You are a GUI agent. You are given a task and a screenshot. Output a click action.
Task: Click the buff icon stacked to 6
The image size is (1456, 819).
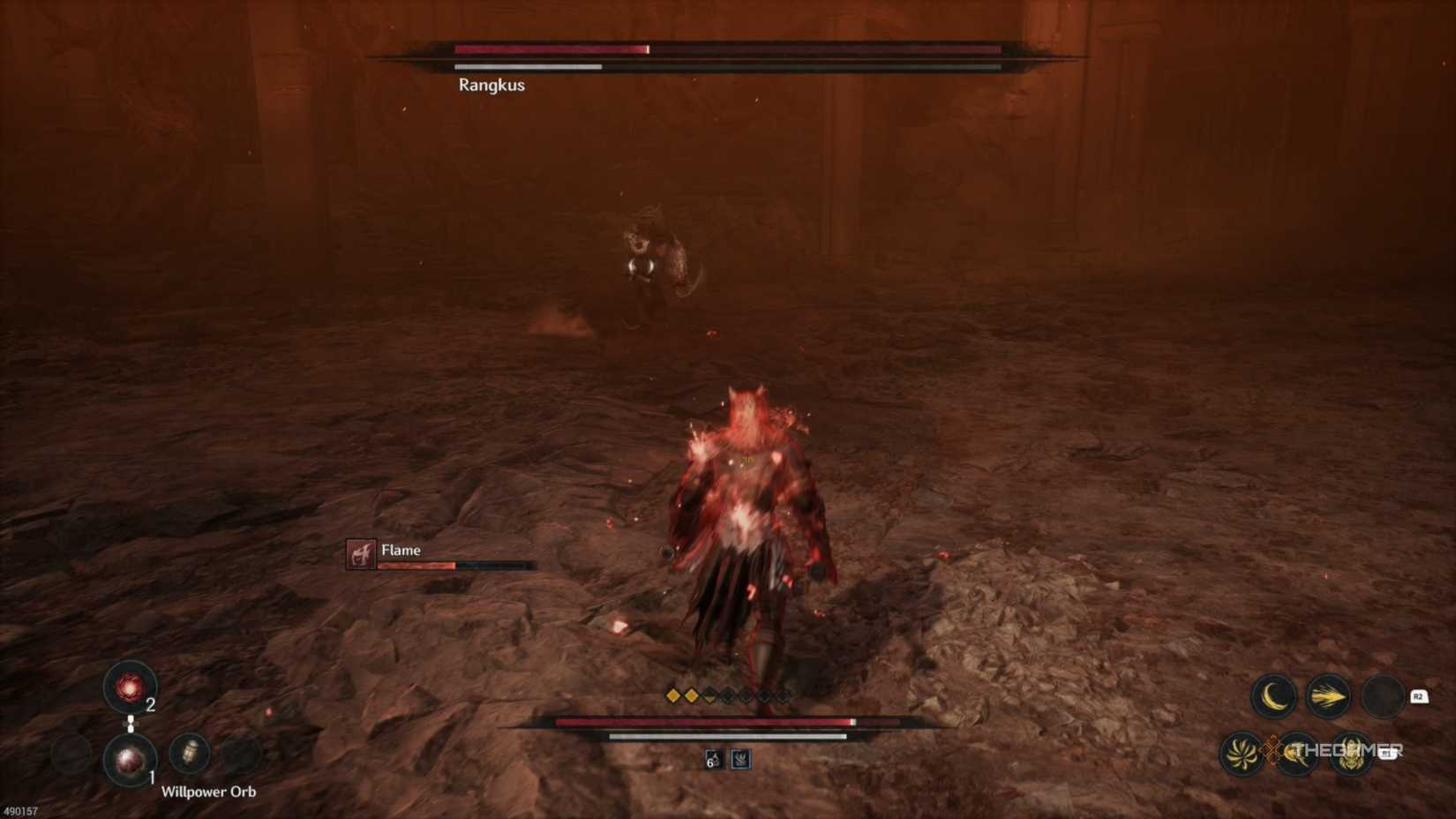712,759
